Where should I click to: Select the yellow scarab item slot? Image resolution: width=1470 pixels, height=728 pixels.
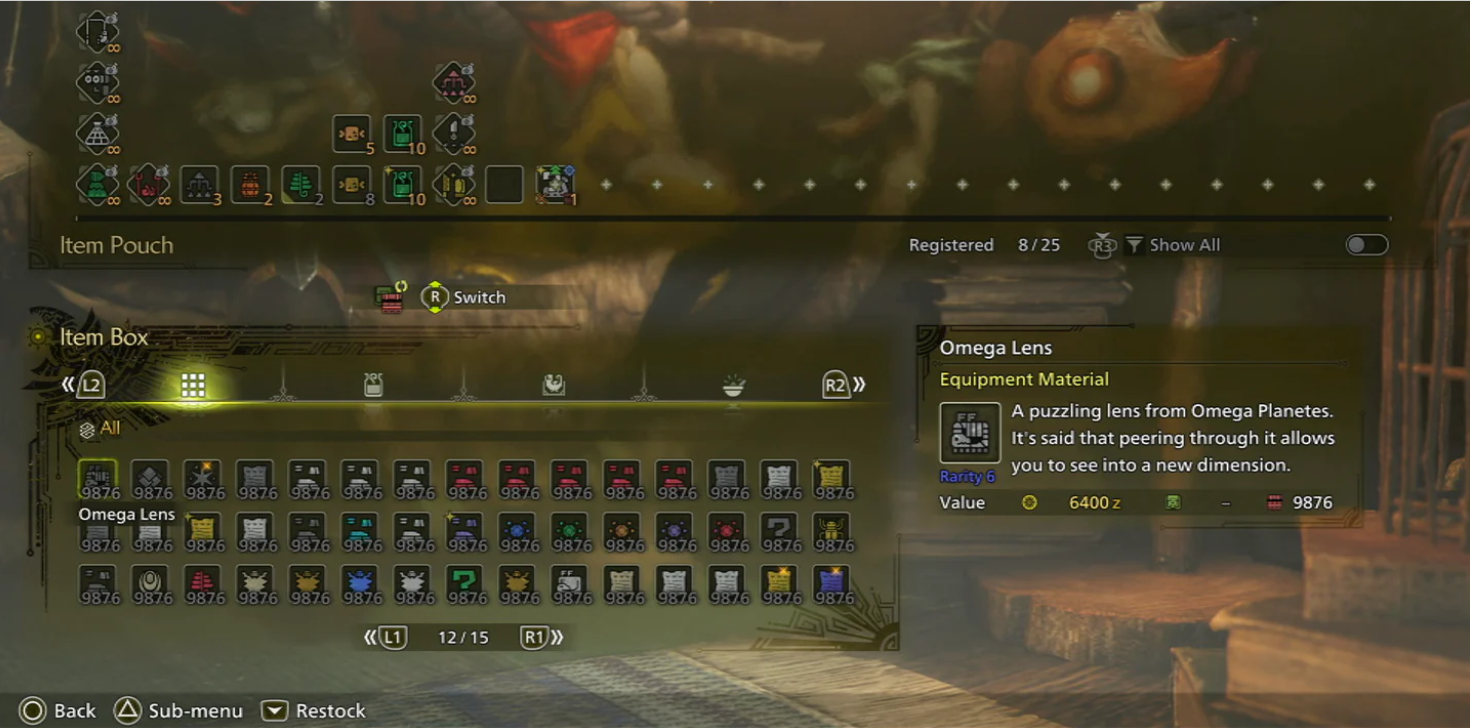pos(832,532)
